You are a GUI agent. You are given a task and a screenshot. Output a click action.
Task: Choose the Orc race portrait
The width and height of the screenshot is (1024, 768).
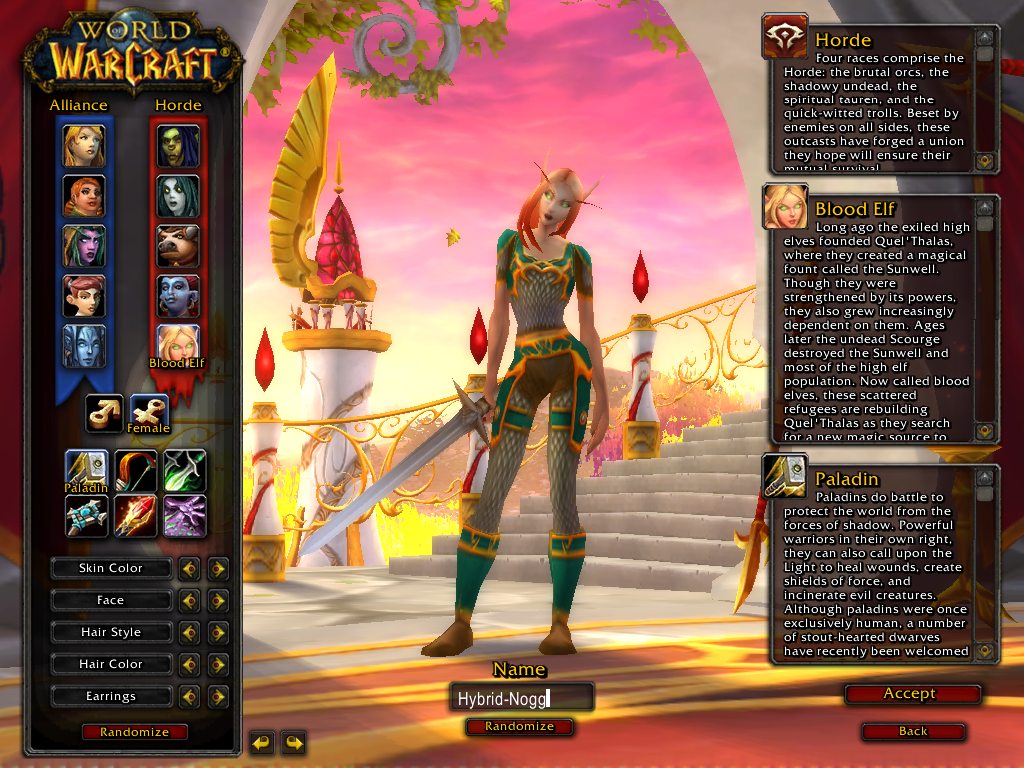pos(178,146)
